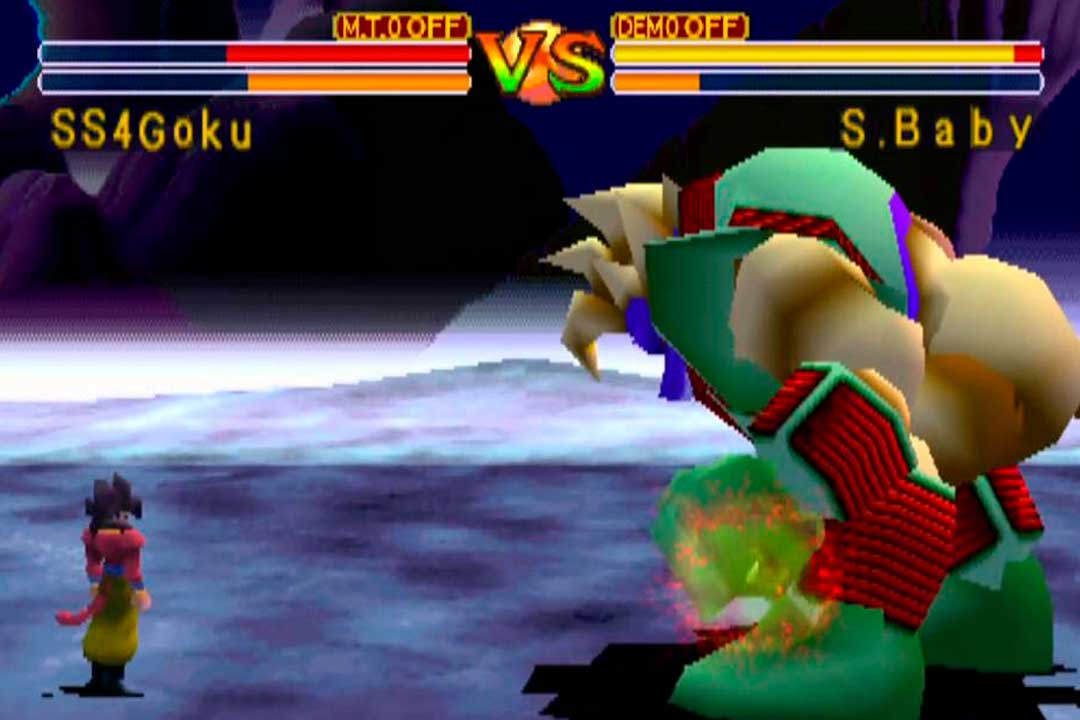
Task: Toggle the DEMO OFF indicator
Action: coord(679,27)
